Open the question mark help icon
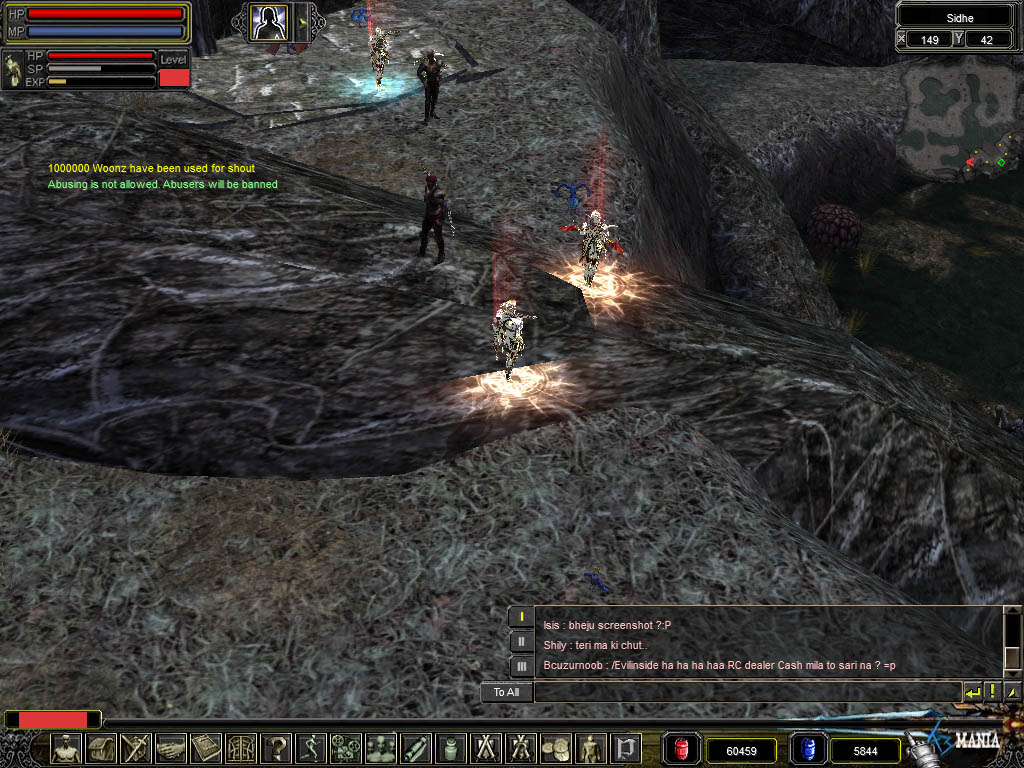The height and width of the screenshot is (768, 1024). pyautogui.click(x=276, y=748)
